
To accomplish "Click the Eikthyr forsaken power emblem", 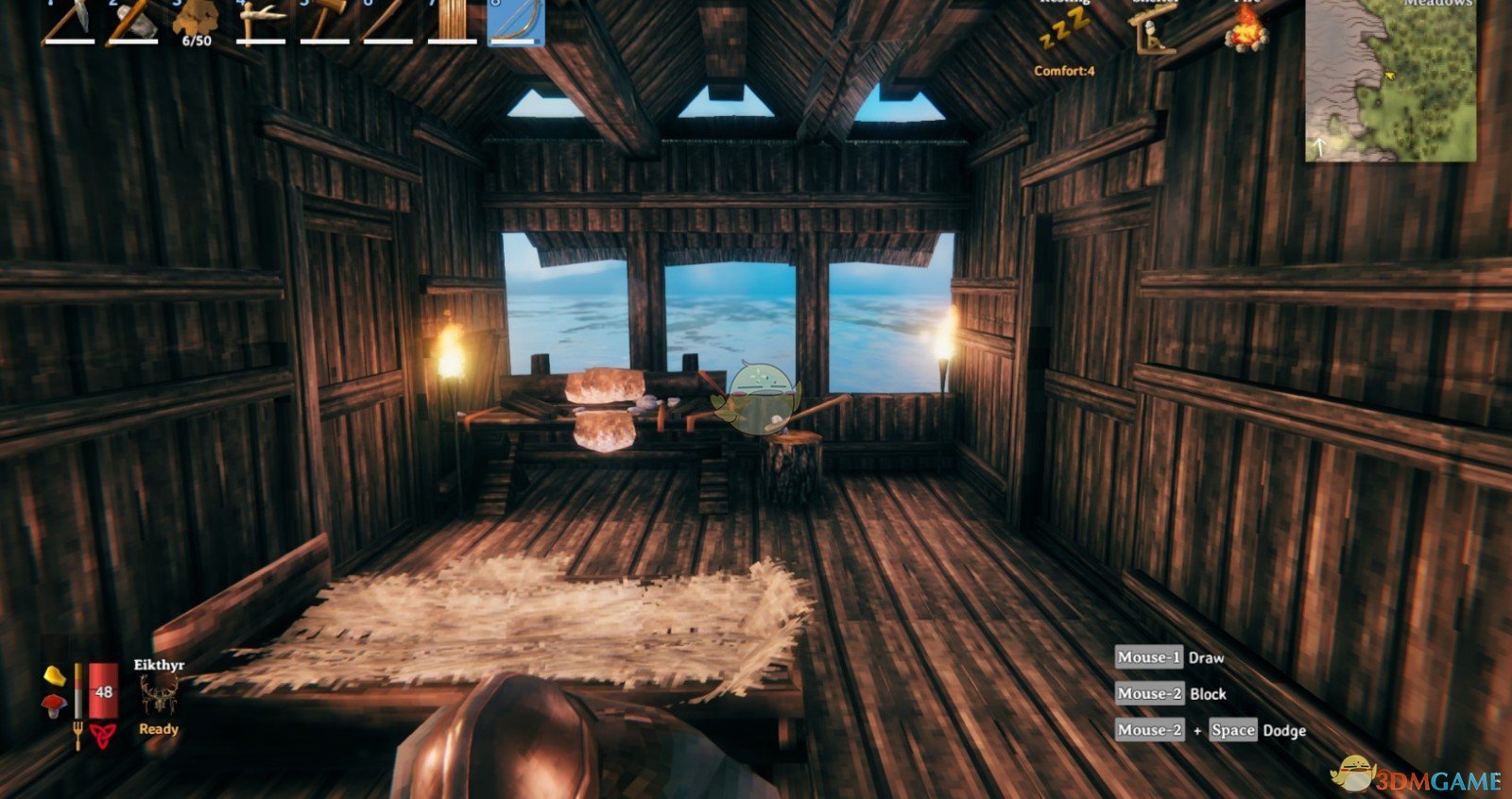I will click(159, 692).
